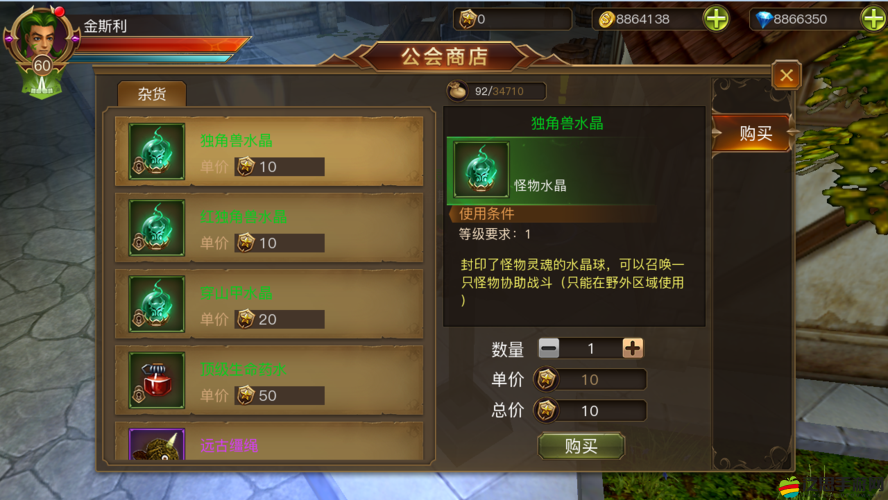The image size is (888, 500).
Task: Confirm with the green 购买 button below 总价
Action: pos(581,446)
